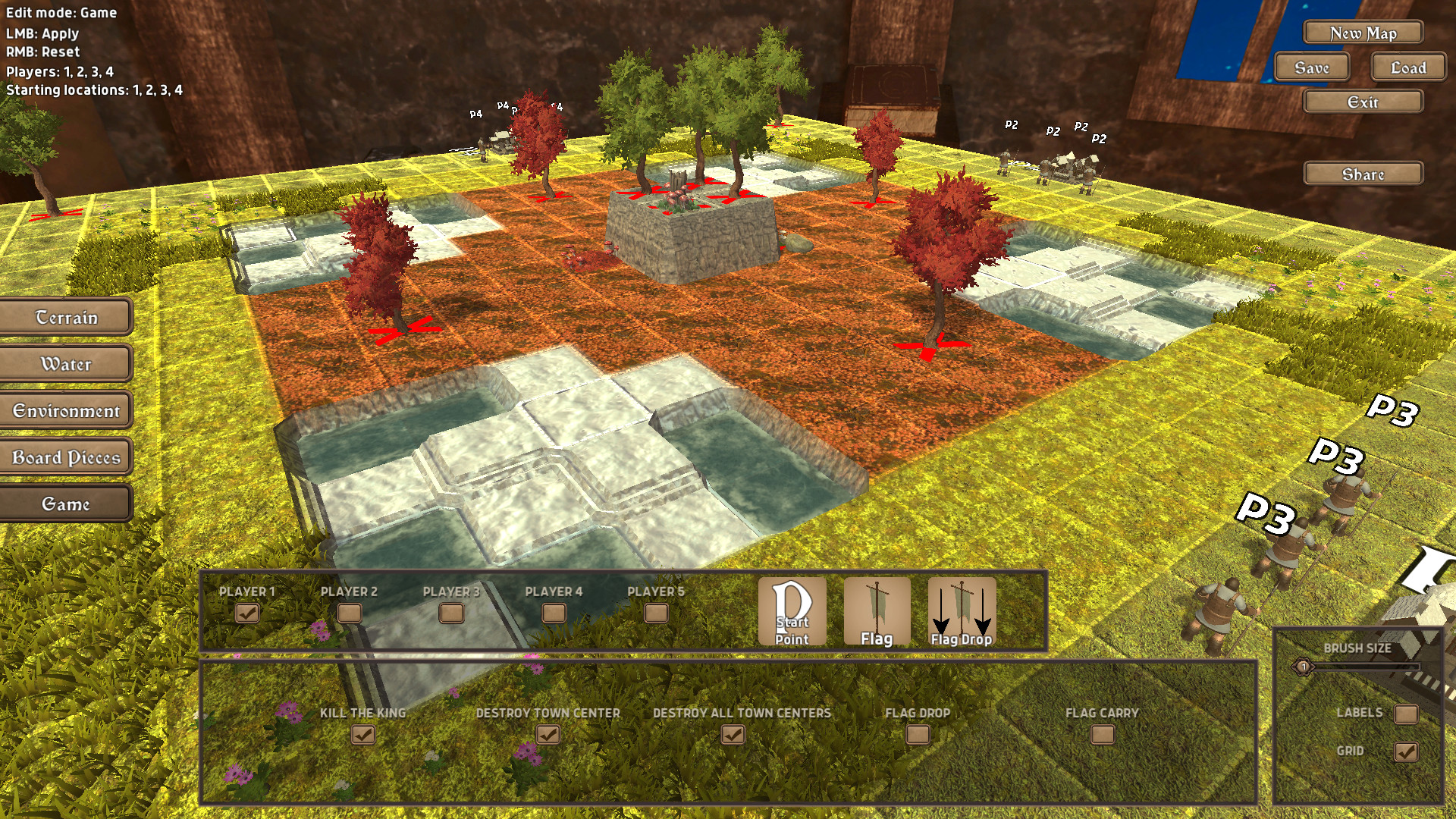Select the Flag placement tool
This screenshot has width=1456, height=819.
coord(878,611)
